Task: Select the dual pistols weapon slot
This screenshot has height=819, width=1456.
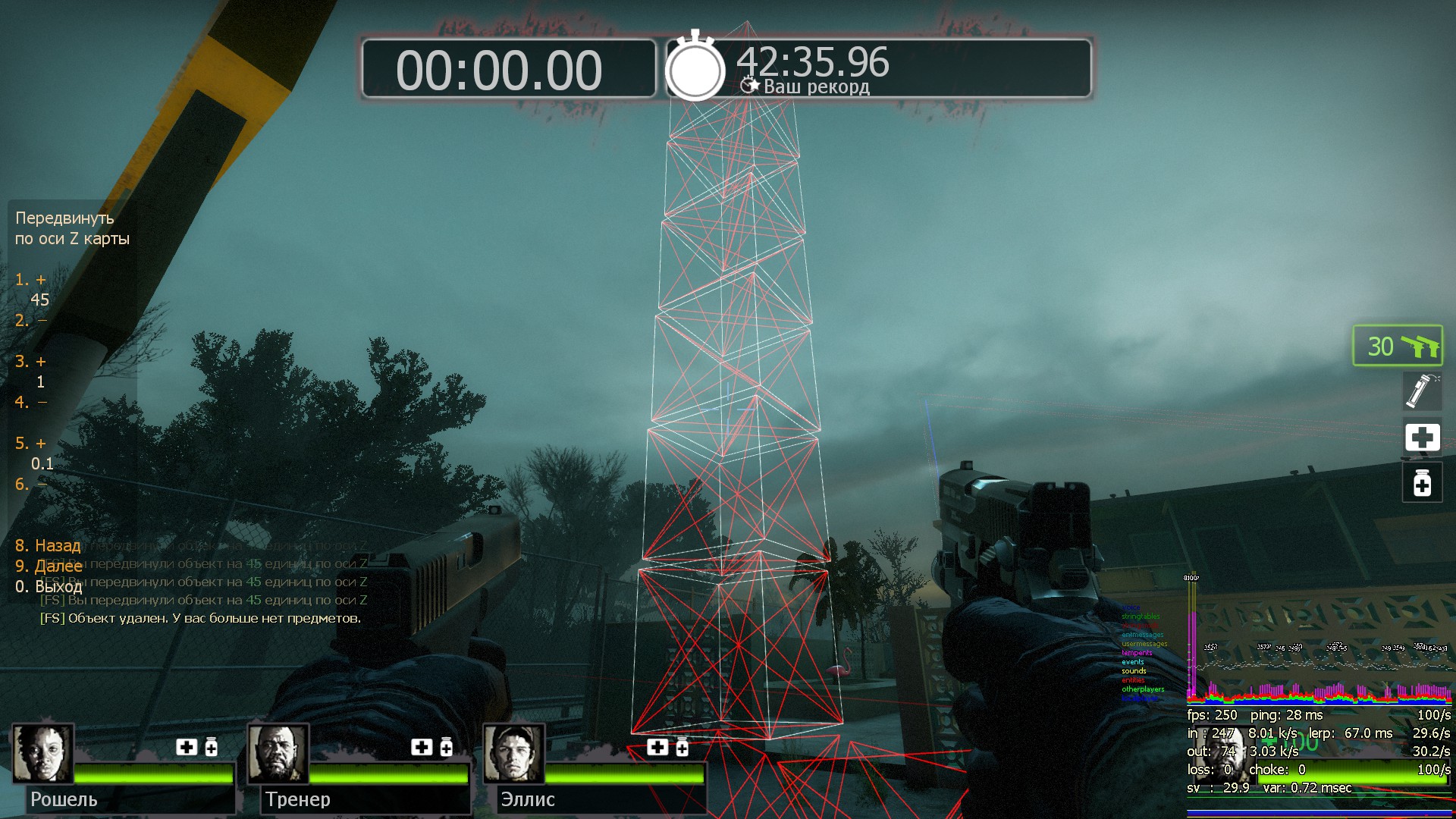Action: pos(1398,347)
